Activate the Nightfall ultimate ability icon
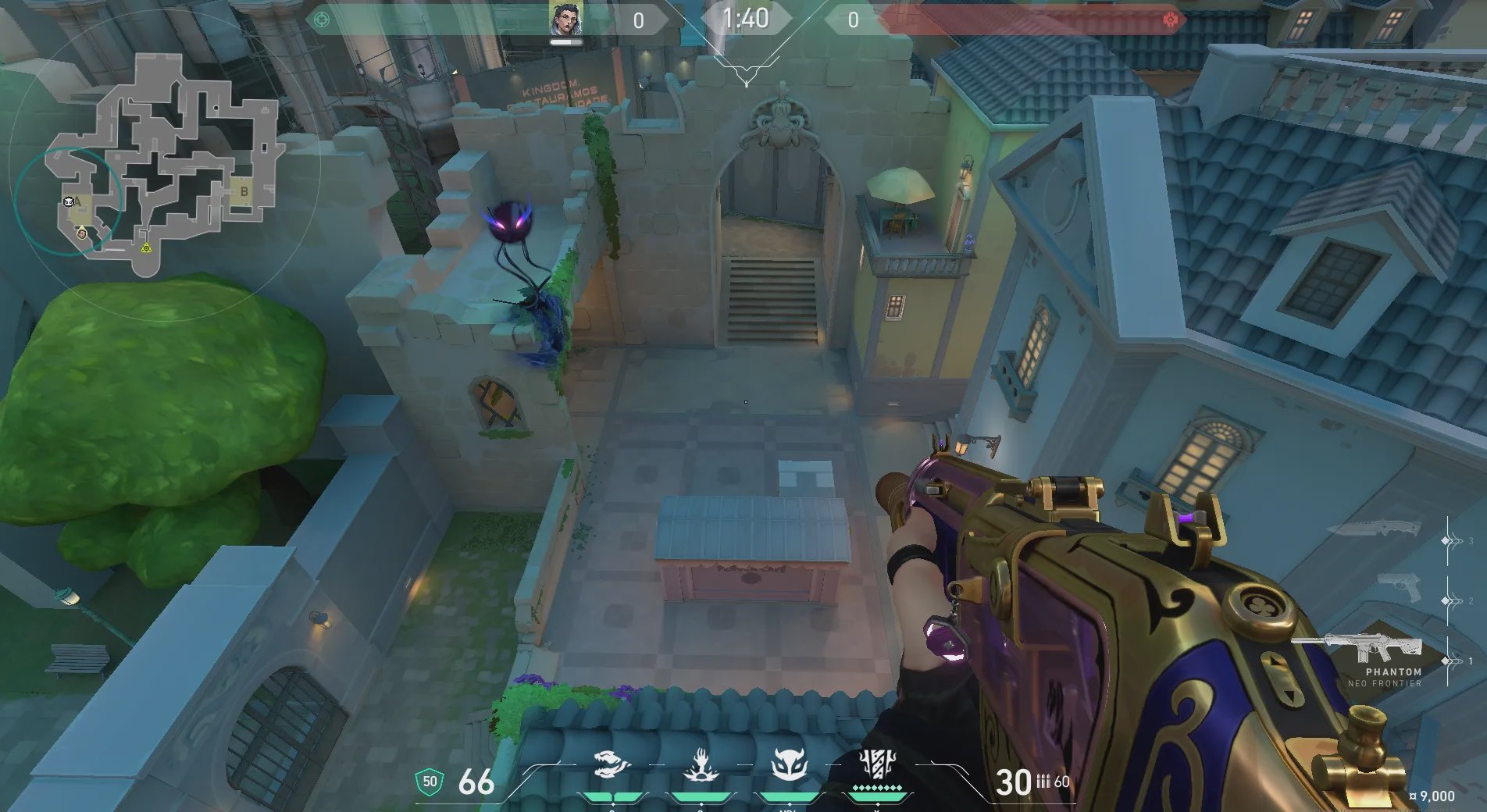 coord(876,764)
